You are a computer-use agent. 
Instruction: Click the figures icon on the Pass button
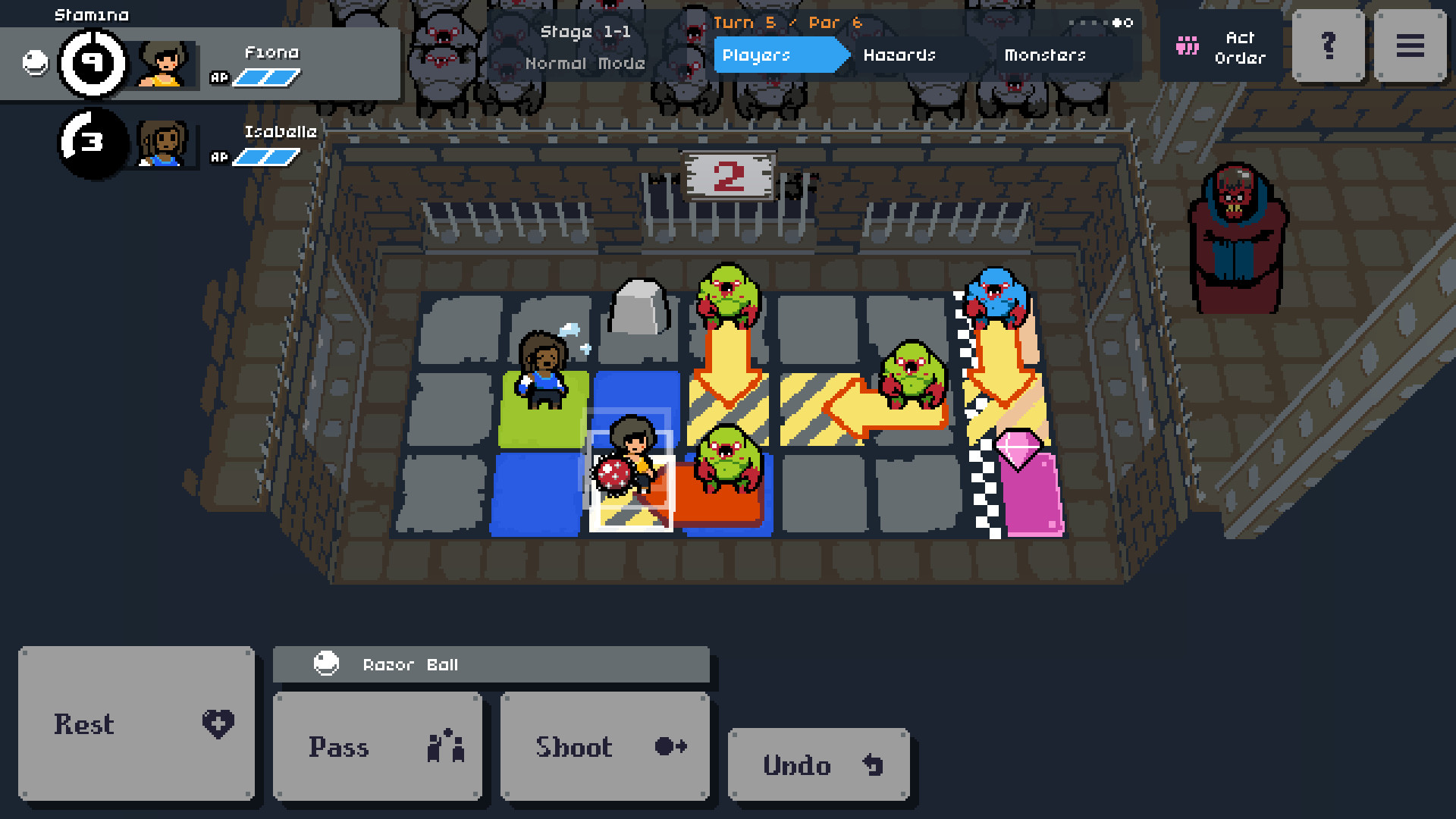click(x=446, y=748)
